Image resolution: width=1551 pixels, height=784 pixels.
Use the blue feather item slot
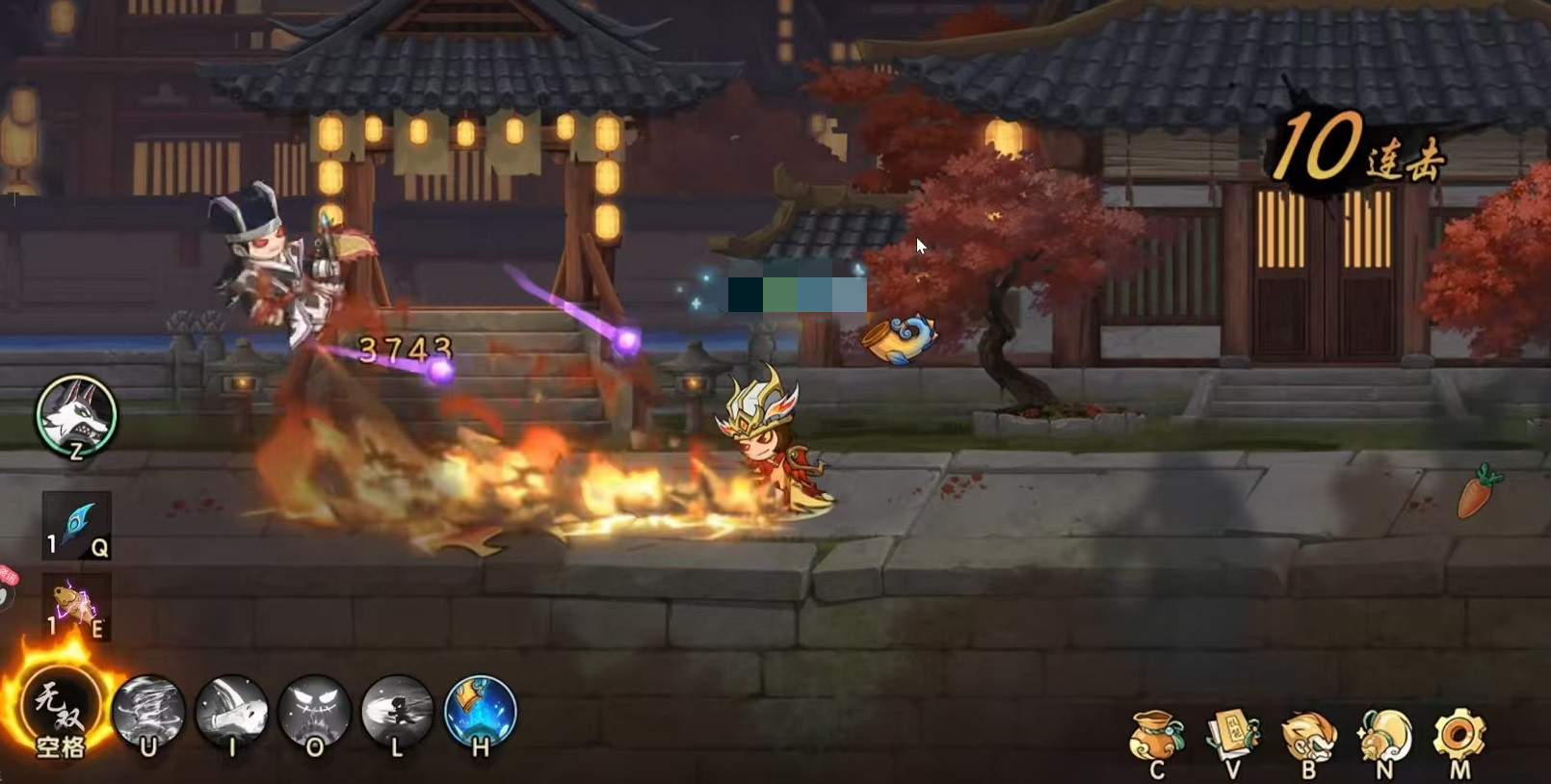tap(76, 525)
